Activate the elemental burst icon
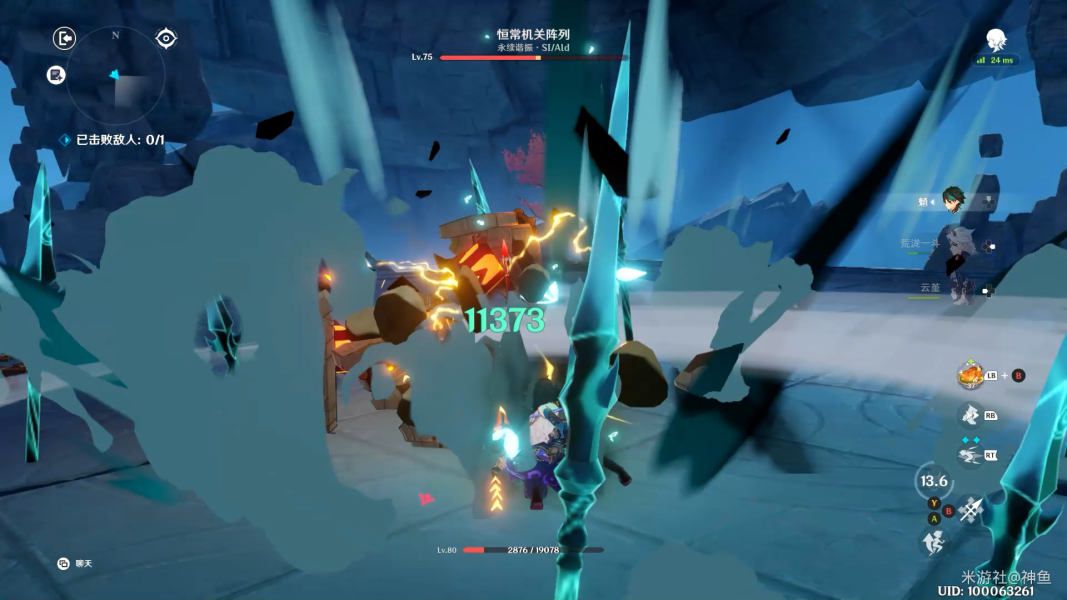1067x600 pixels. [968, 415]
